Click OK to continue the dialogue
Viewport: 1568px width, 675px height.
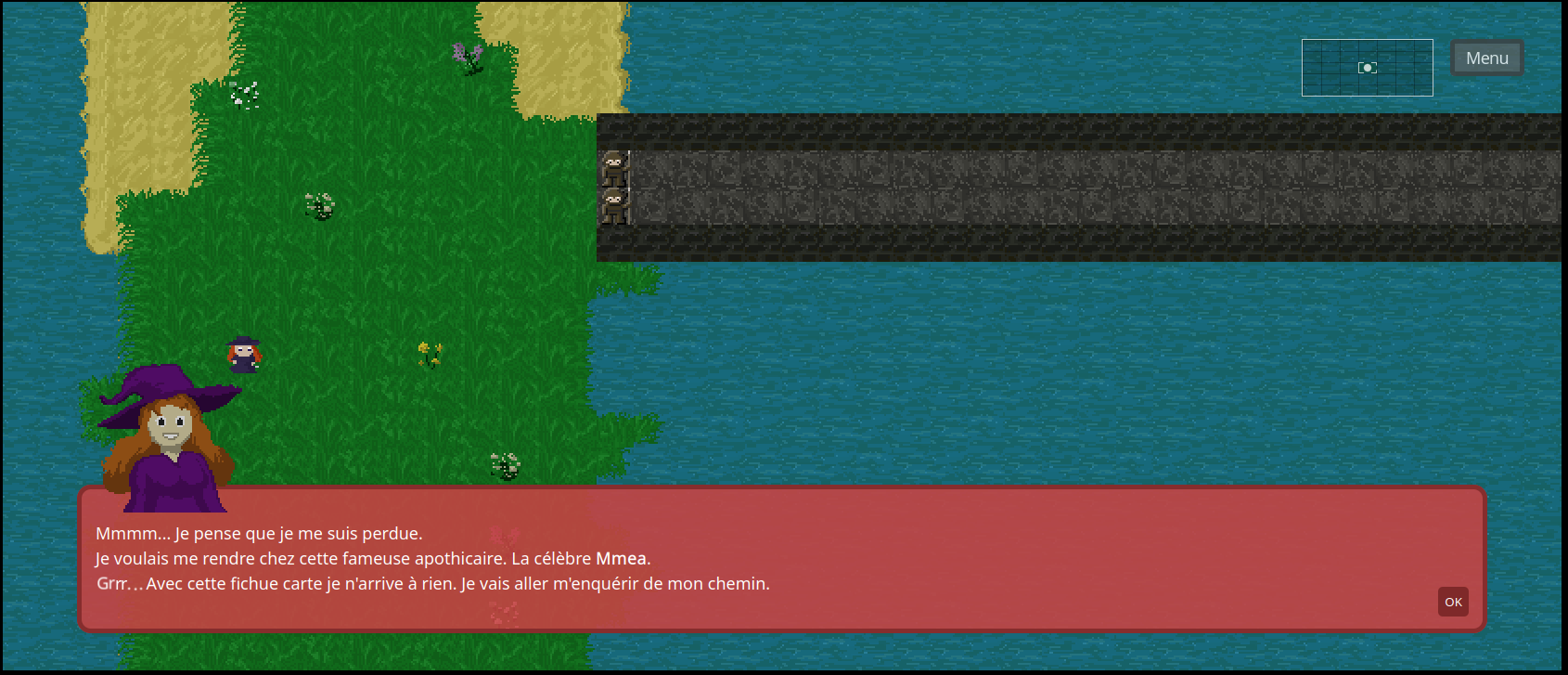[1453, 602]
